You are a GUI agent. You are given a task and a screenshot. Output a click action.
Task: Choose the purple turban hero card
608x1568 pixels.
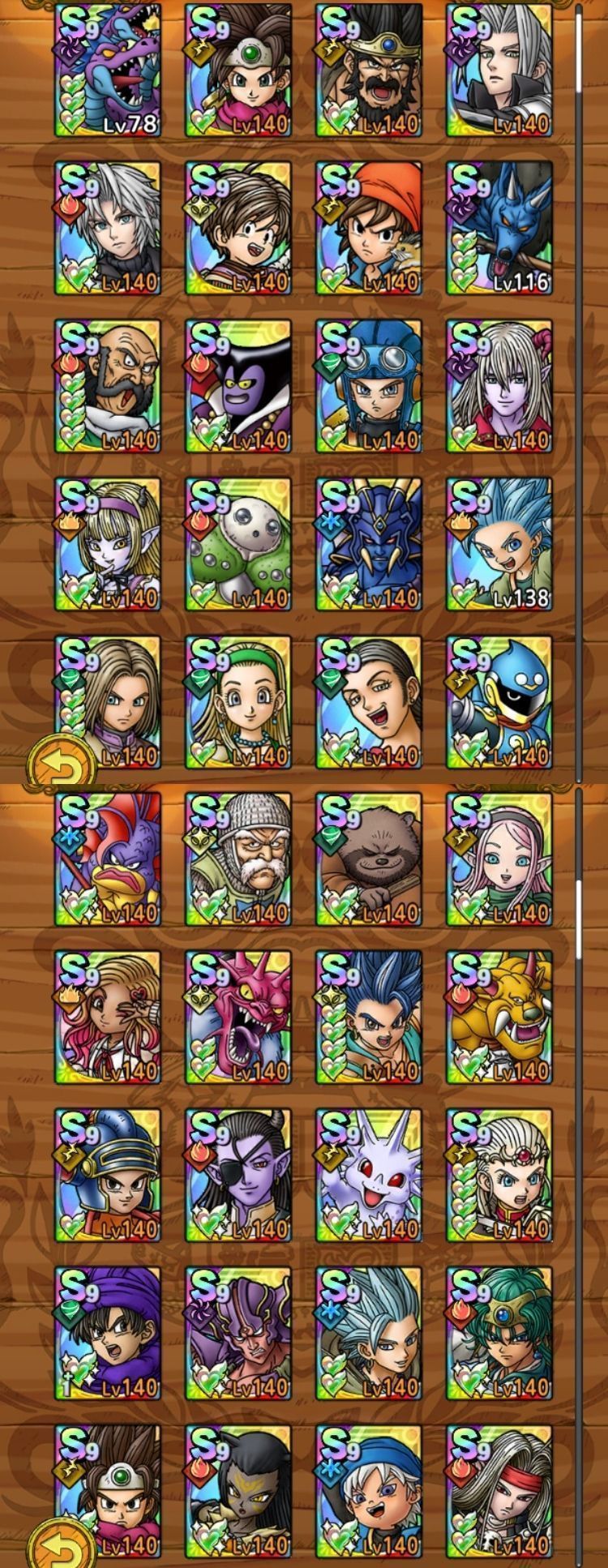click(x=108, y=1335)
